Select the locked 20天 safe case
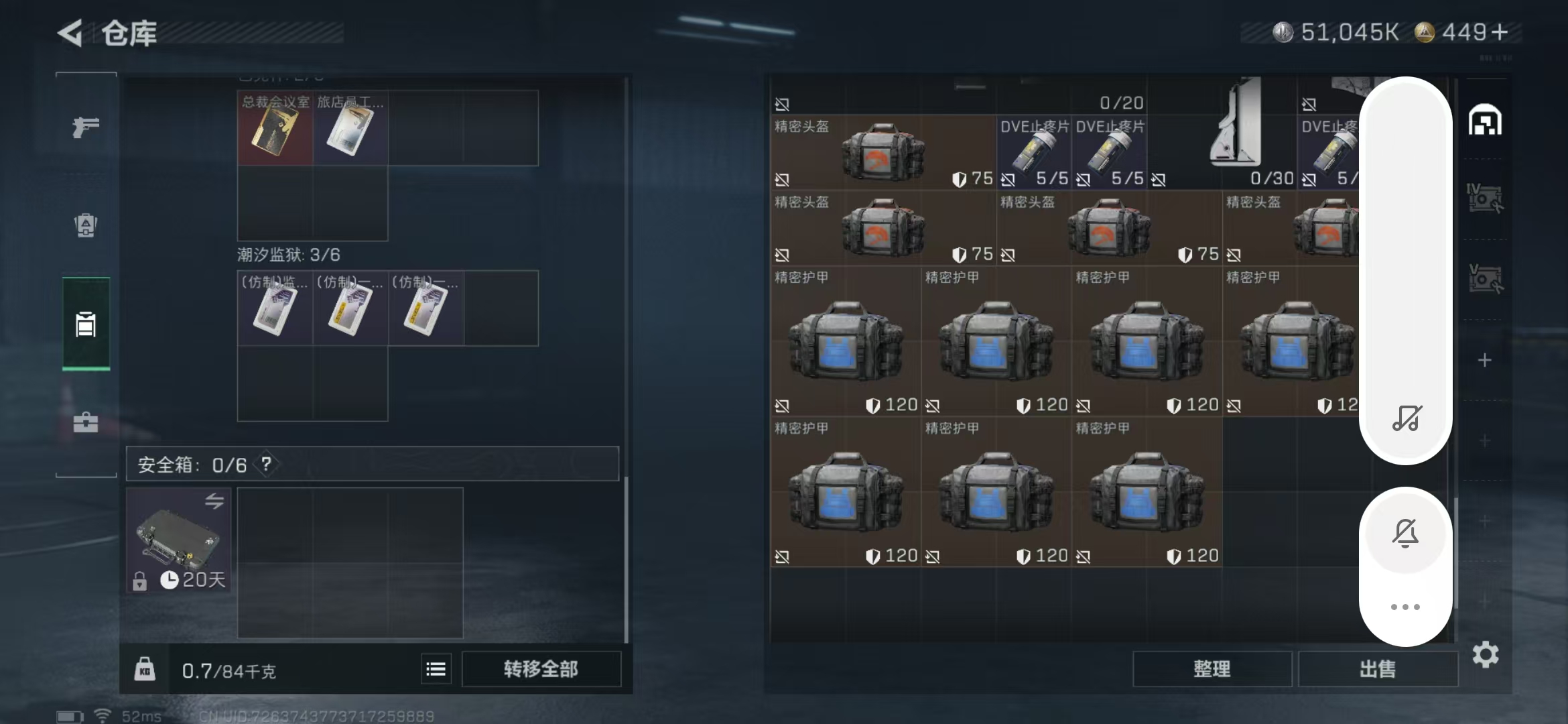 pyautogui.click(x=178, y=540)
